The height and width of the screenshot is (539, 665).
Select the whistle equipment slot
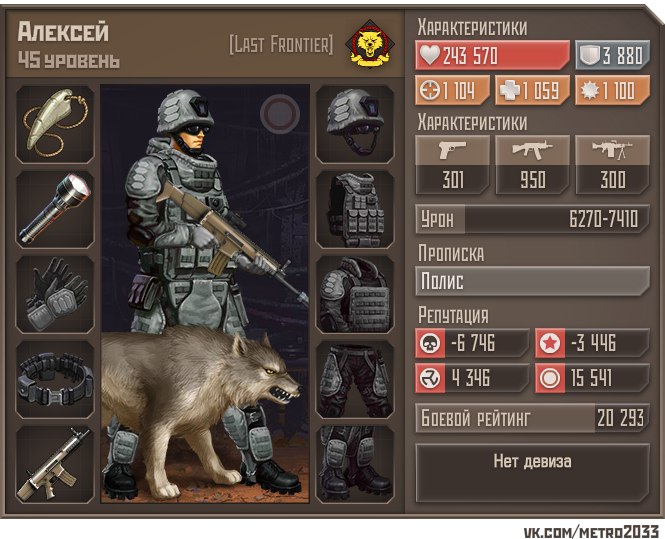coord(55,124)
